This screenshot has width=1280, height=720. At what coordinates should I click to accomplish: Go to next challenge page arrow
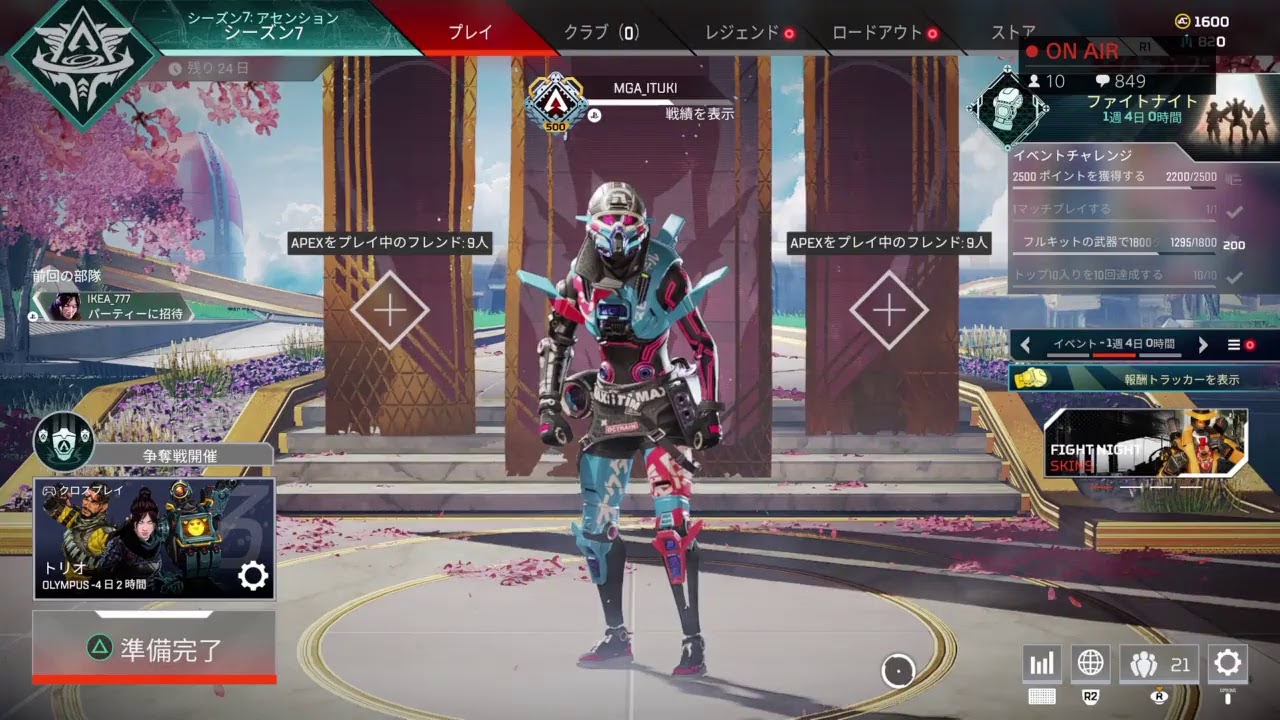pyautogui.click(x=1203, y=345)
